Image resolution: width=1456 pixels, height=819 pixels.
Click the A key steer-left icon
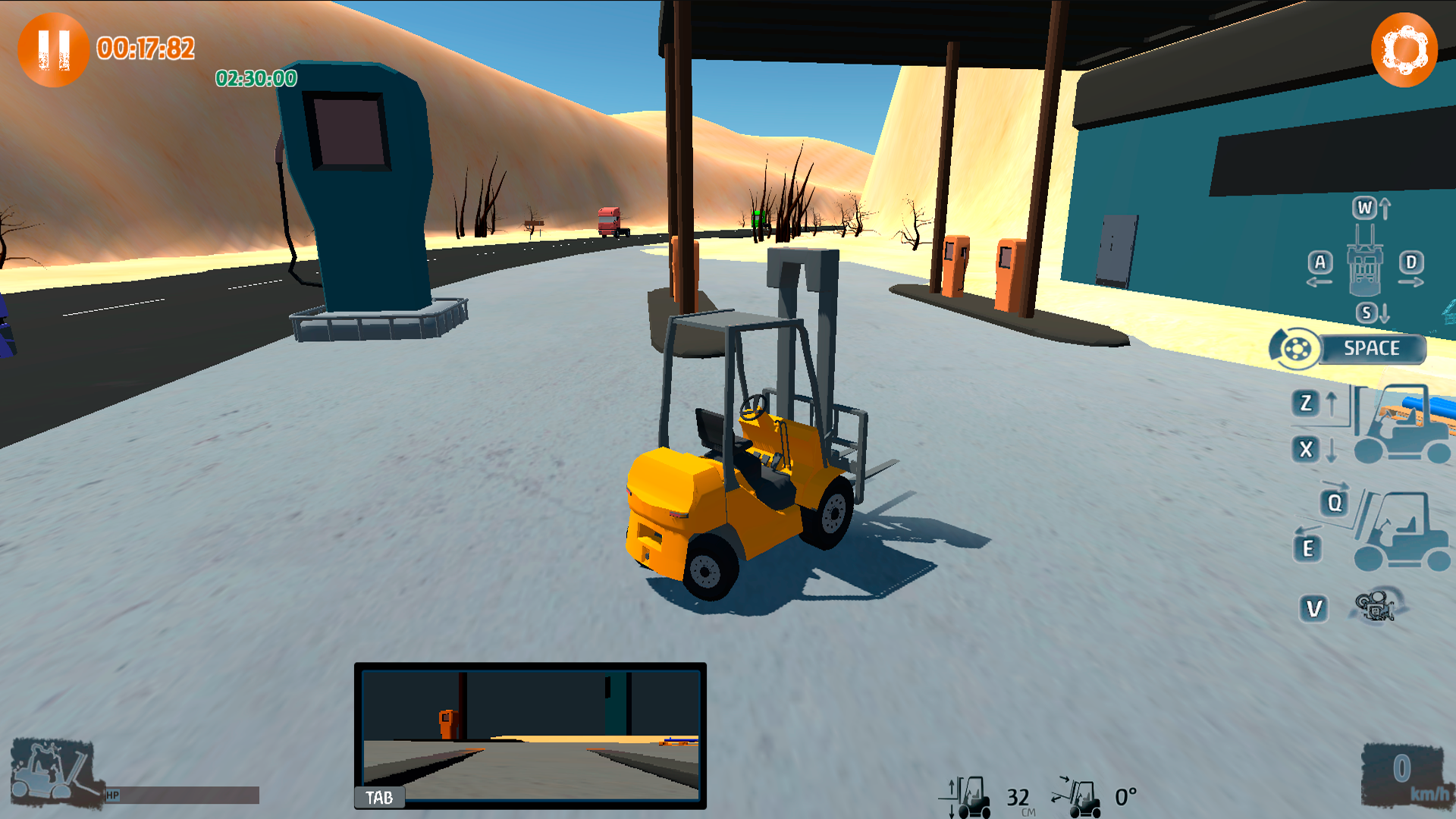[1320, 260]
